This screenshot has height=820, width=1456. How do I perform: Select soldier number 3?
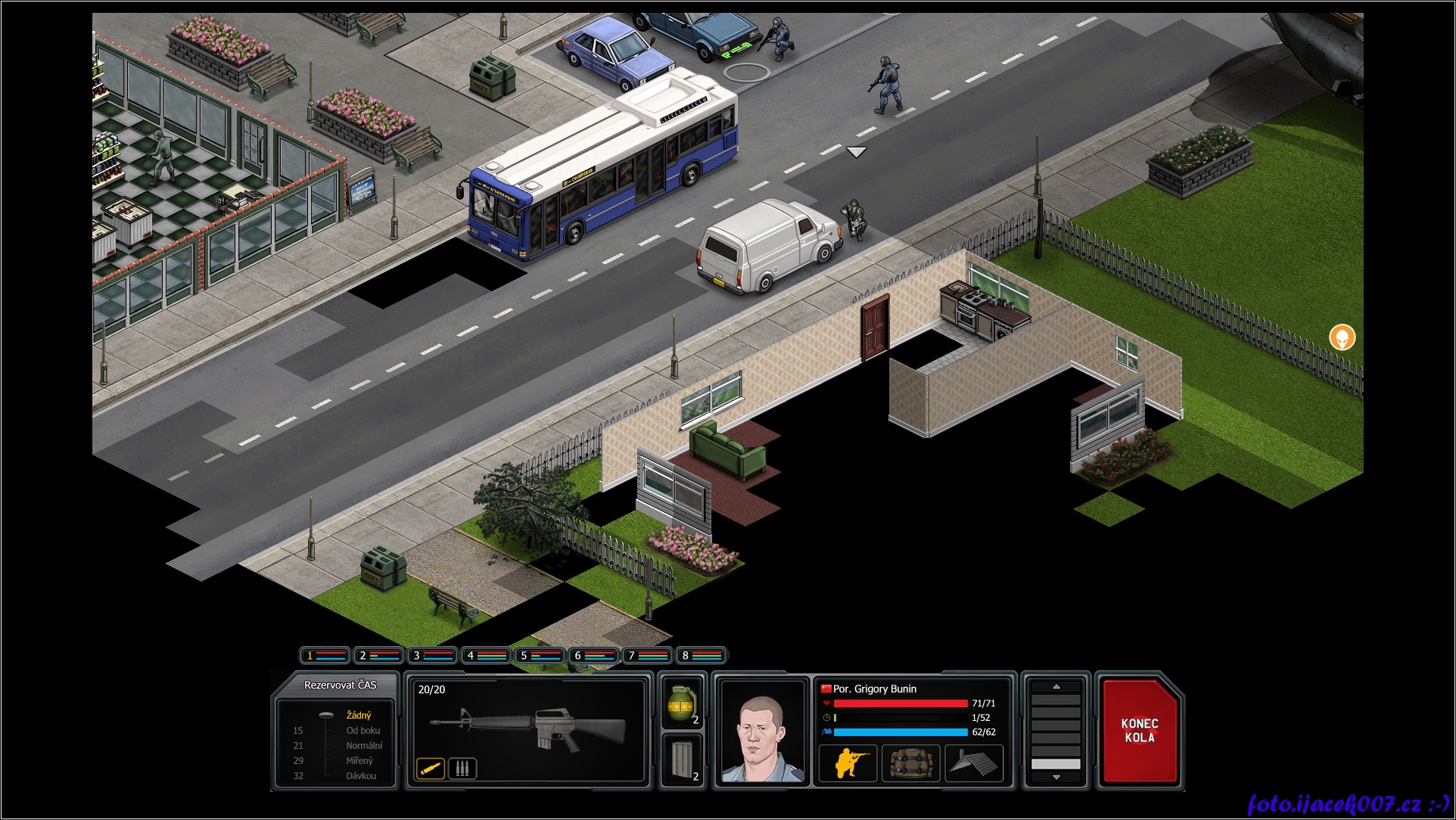coord(432,655)
